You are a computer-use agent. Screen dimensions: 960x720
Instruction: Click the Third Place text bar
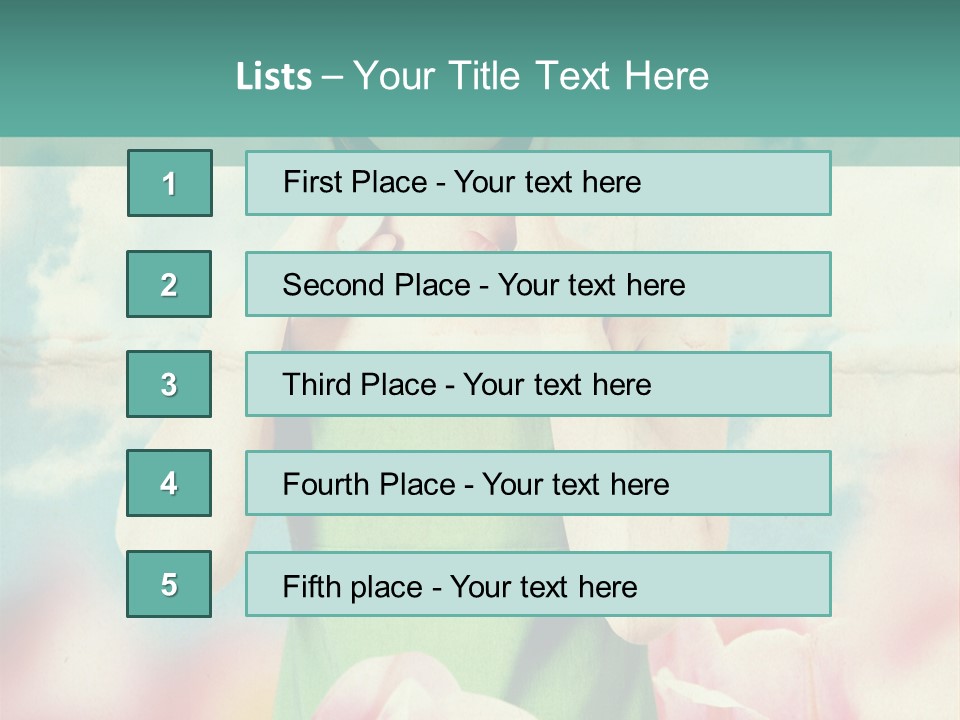[x=538, y=384]
